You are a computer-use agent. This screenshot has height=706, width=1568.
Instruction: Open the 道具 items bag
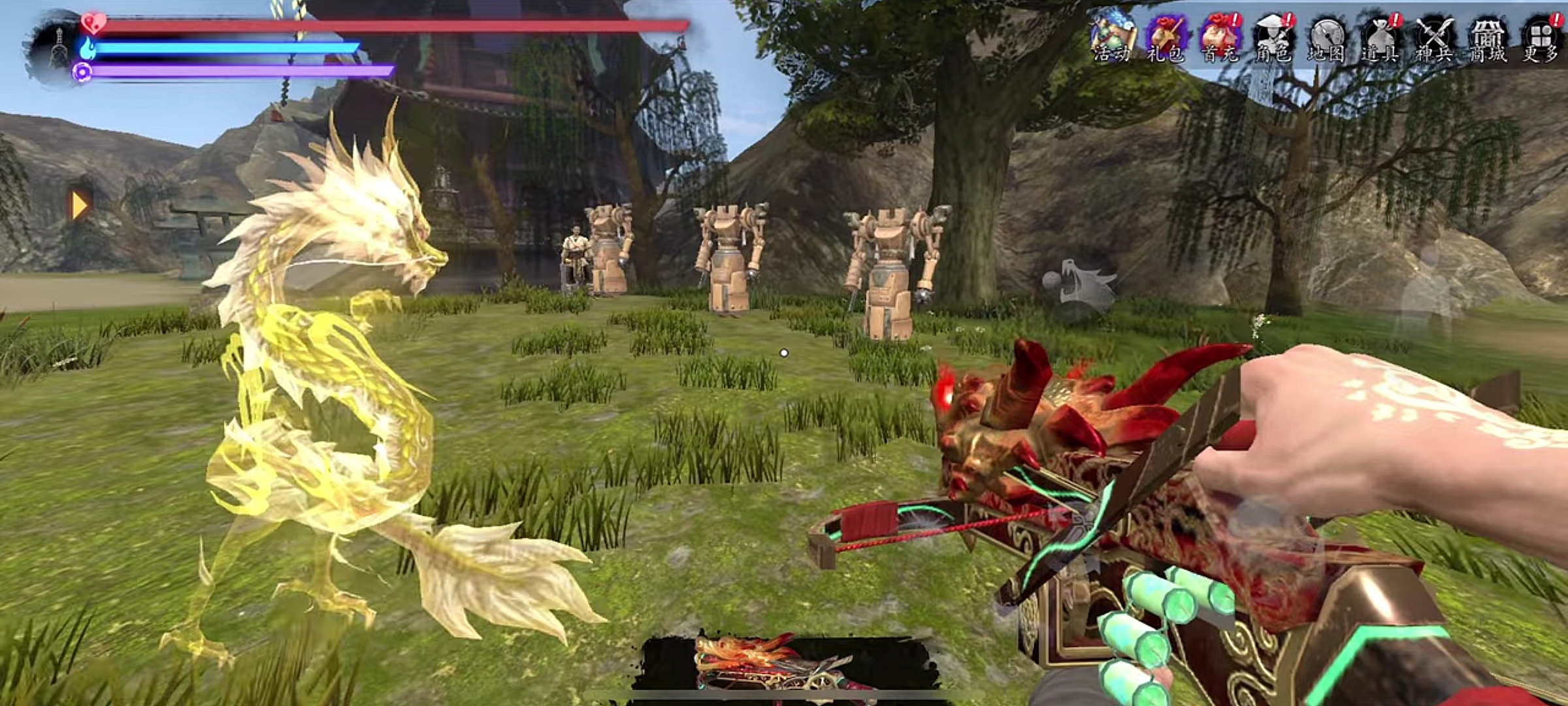1380,39
